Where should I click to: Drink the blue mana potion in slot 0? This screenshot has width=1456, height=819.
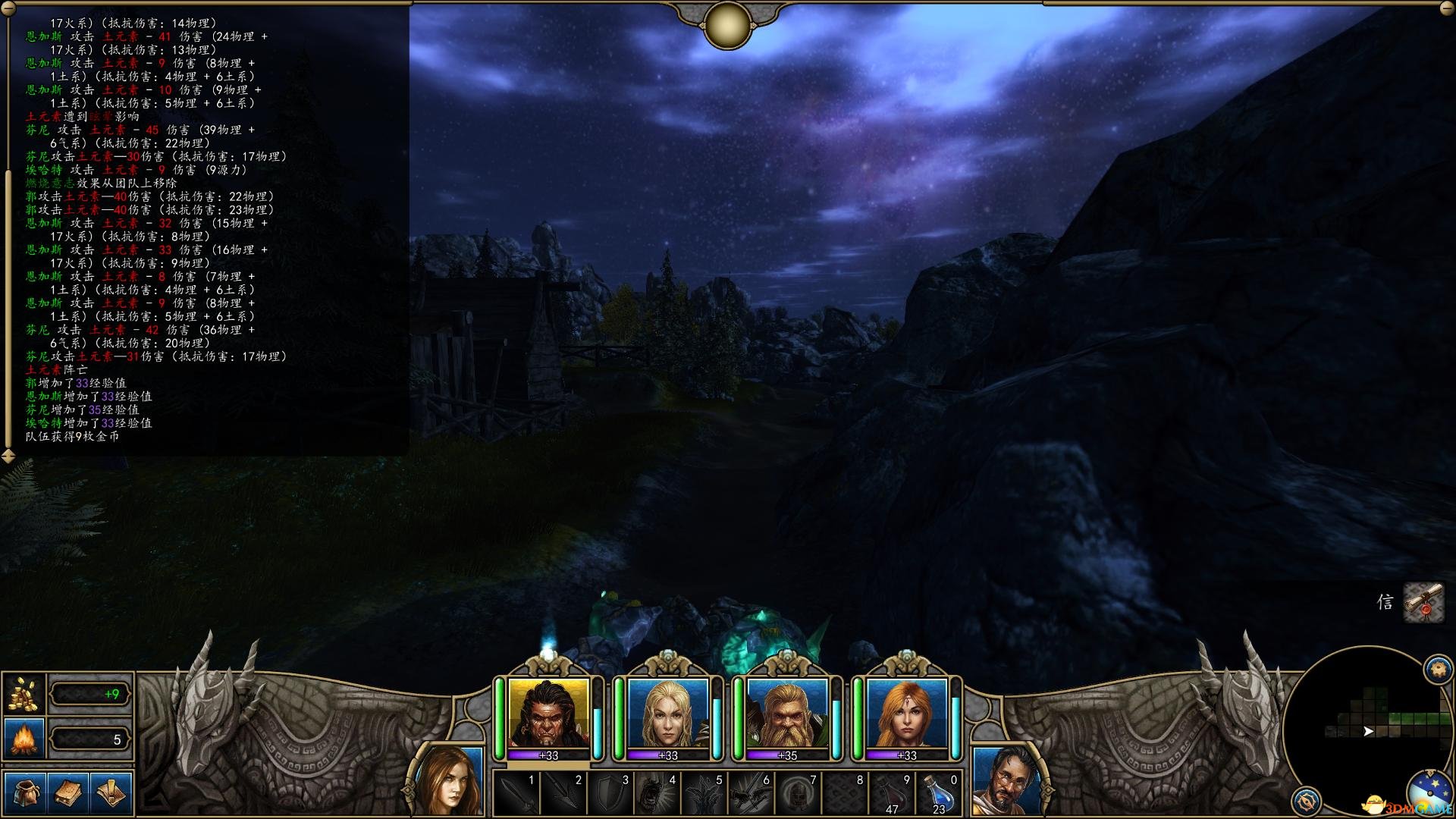pos(939,794)
